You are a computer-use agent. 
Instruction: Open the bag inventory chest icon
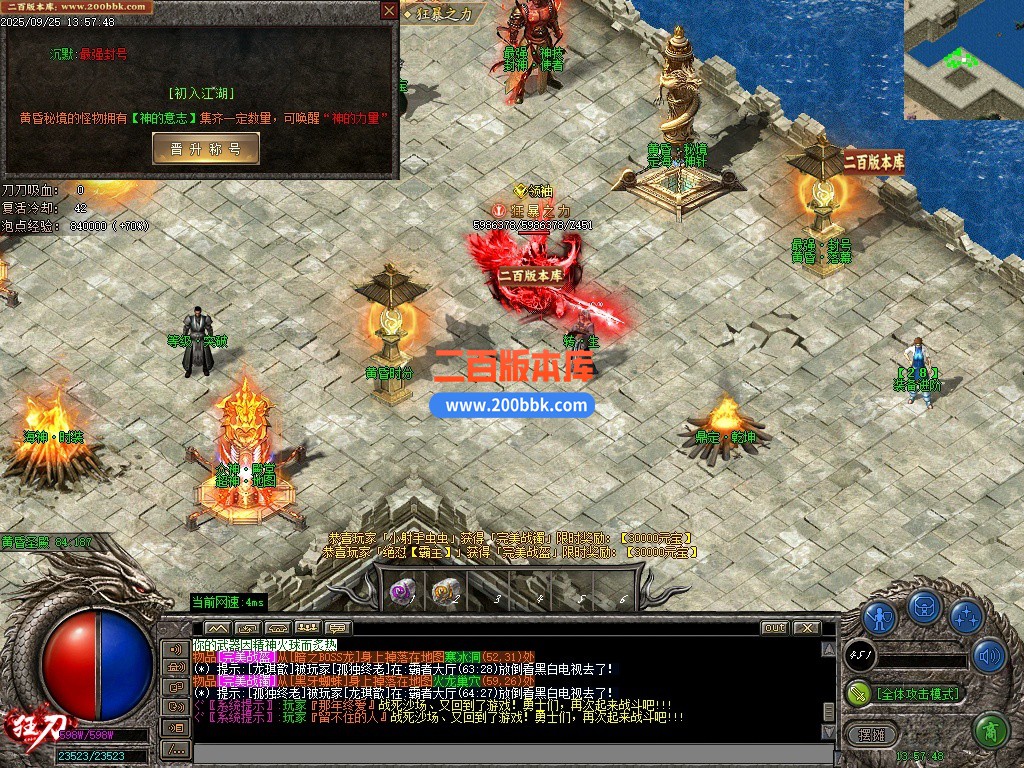pos(924,608)
